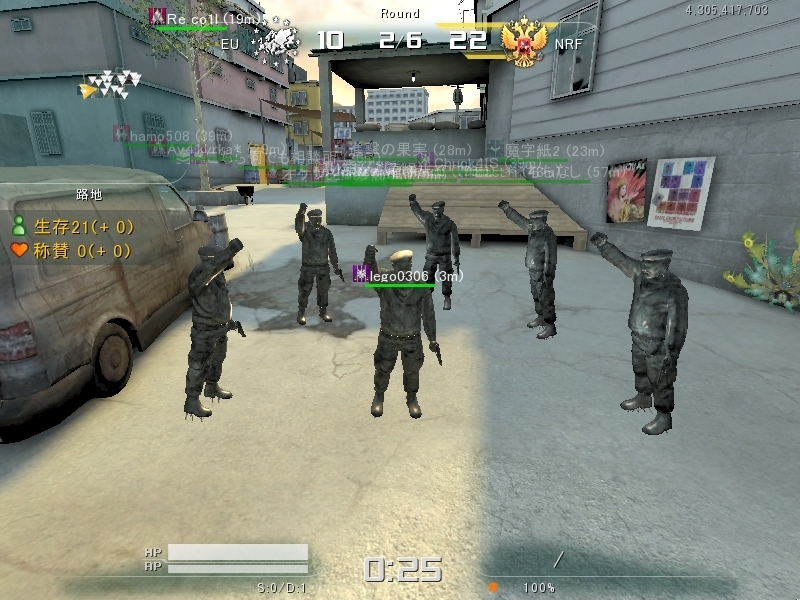This screenshot has height=600, width=800.
Task: Click the orange praise heart icon
Action: 18,251
